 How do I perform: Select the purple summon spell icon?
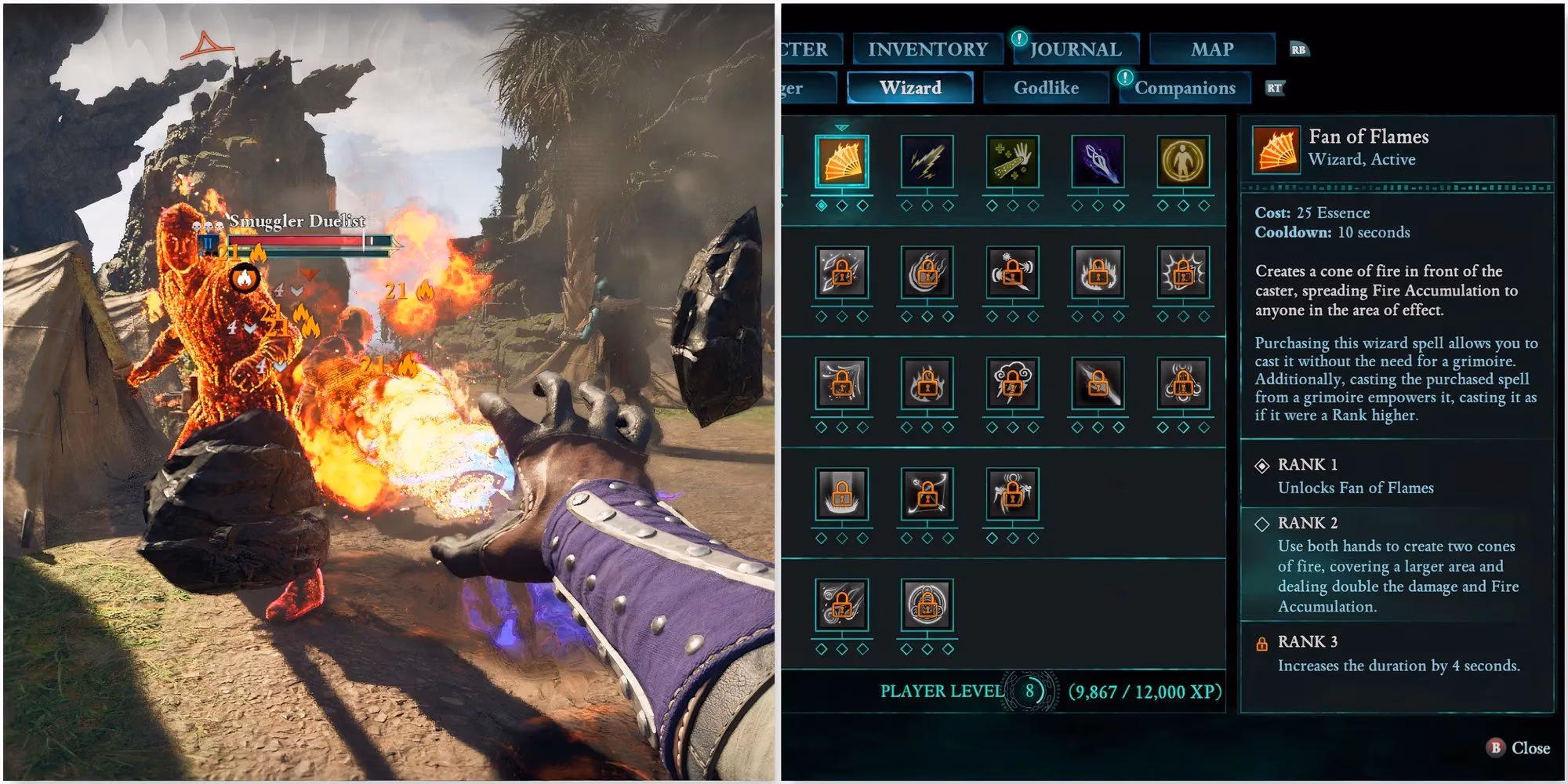click(x=1100, y=162)
